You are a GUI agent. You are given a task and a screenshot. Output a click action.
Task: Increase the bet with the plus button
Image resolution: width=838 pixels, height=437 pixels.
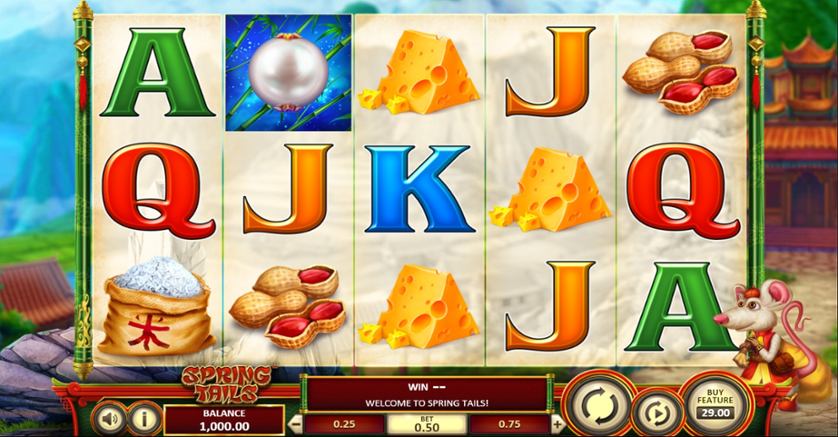pos(557,423)
